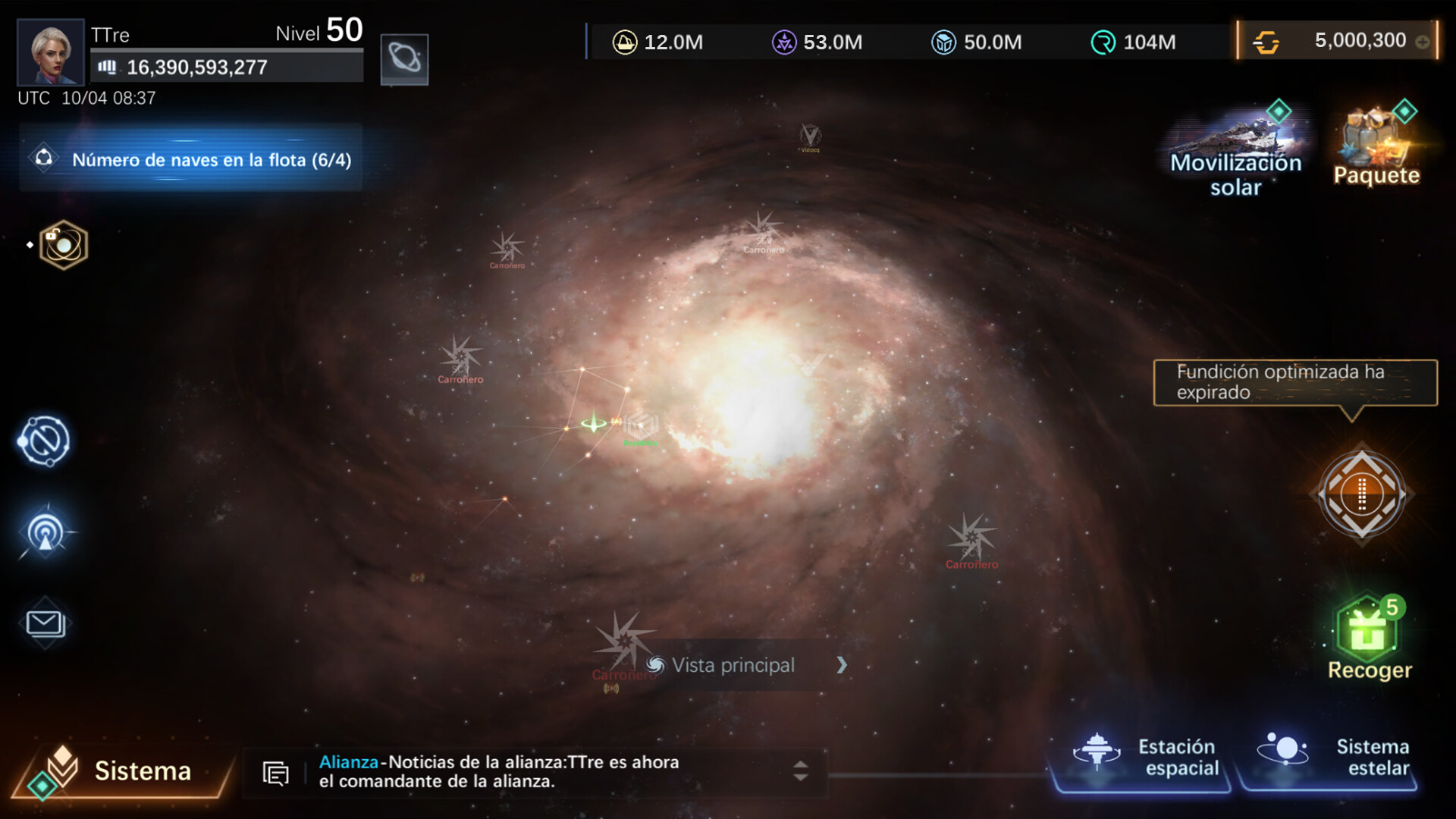Viewport: 1456px width, 819px height.
Task: Dismiss the Fundición optimizada expired notice
Action: click(1294, 382)
